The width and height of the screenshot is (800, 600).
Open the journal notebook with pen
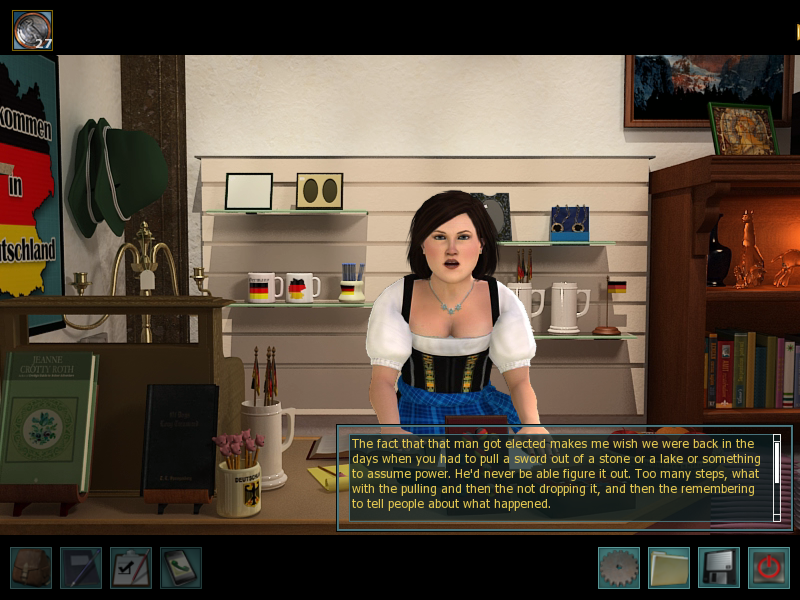click(81, 568)
